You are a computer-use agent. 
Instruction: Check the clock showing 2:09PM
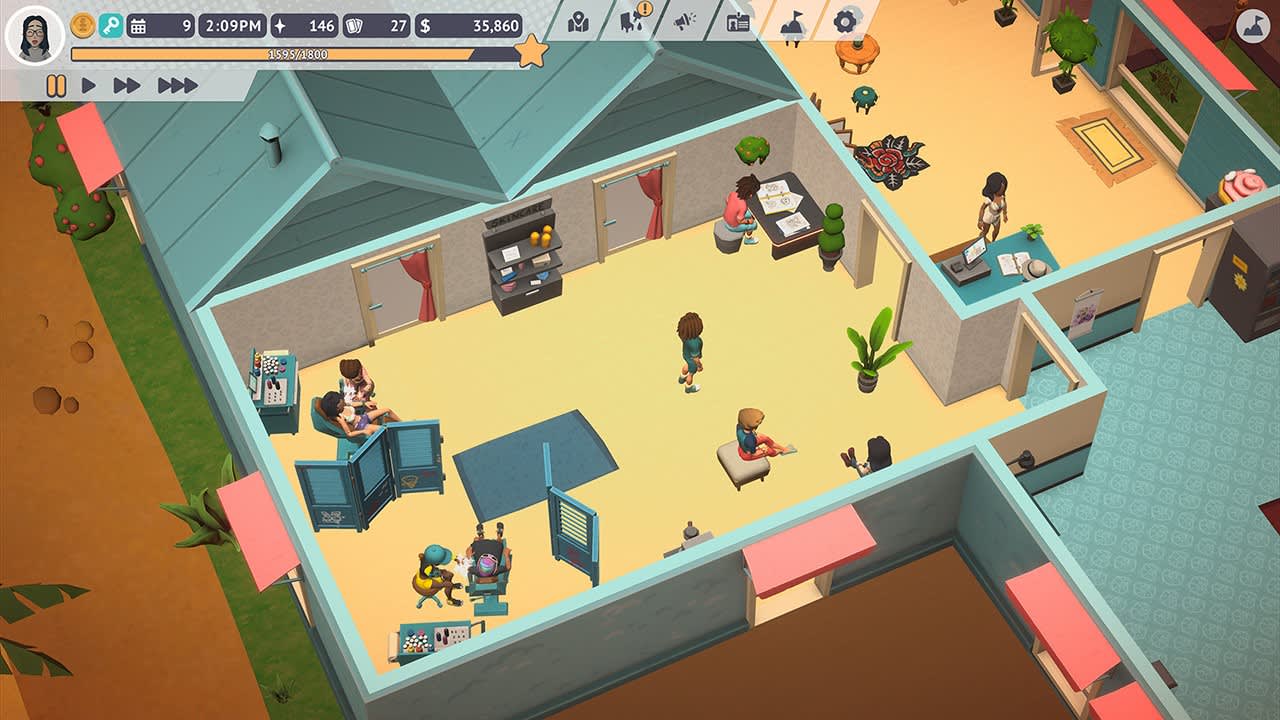(x=232, y=28)
